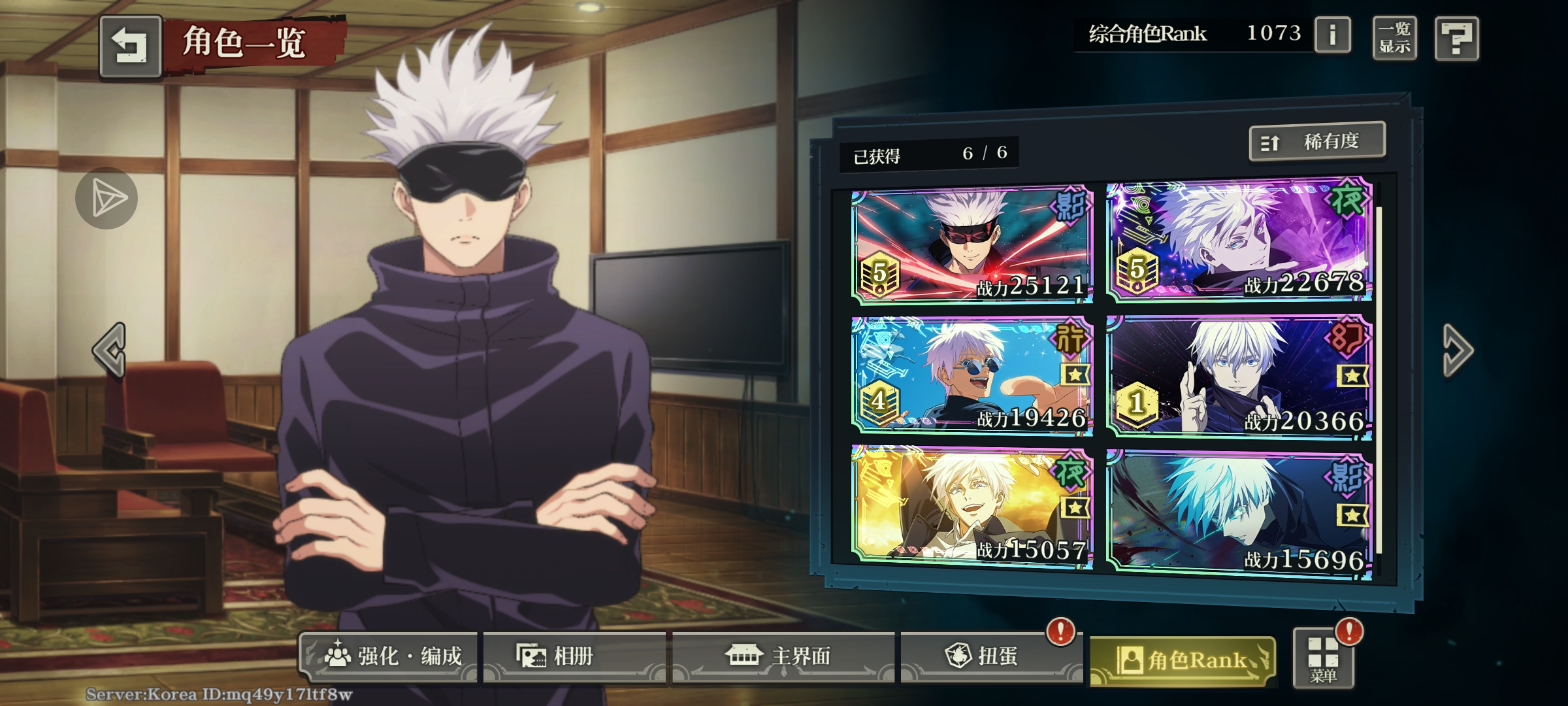
Task: Show the next character with right arrow
Action: point(1458,350)
